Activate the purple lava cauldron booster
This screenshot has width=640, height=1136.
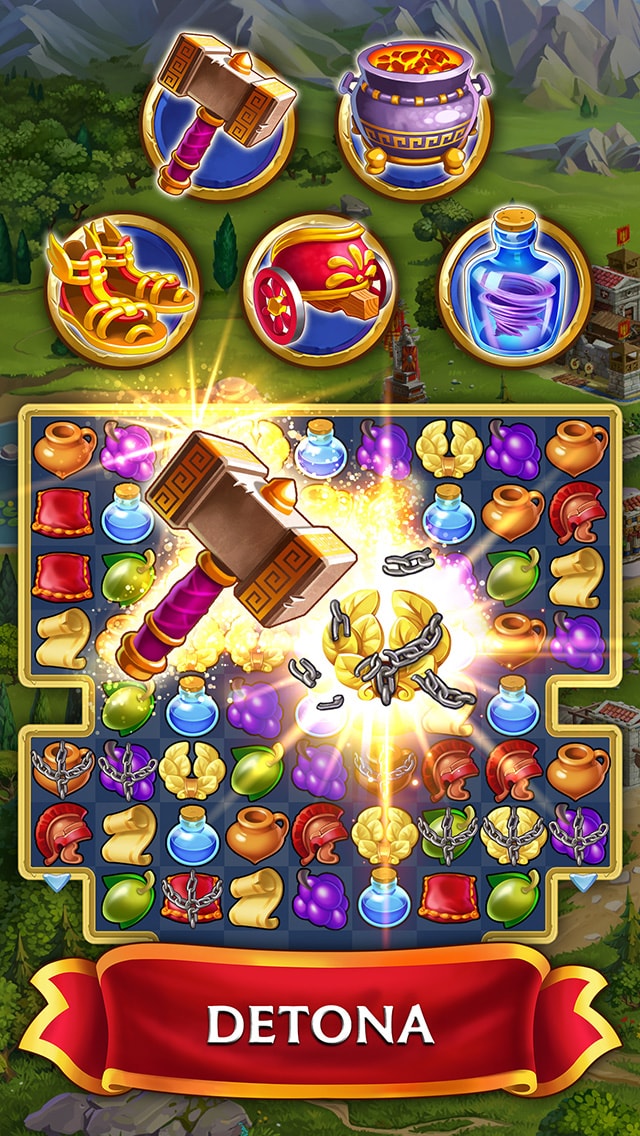414,115
